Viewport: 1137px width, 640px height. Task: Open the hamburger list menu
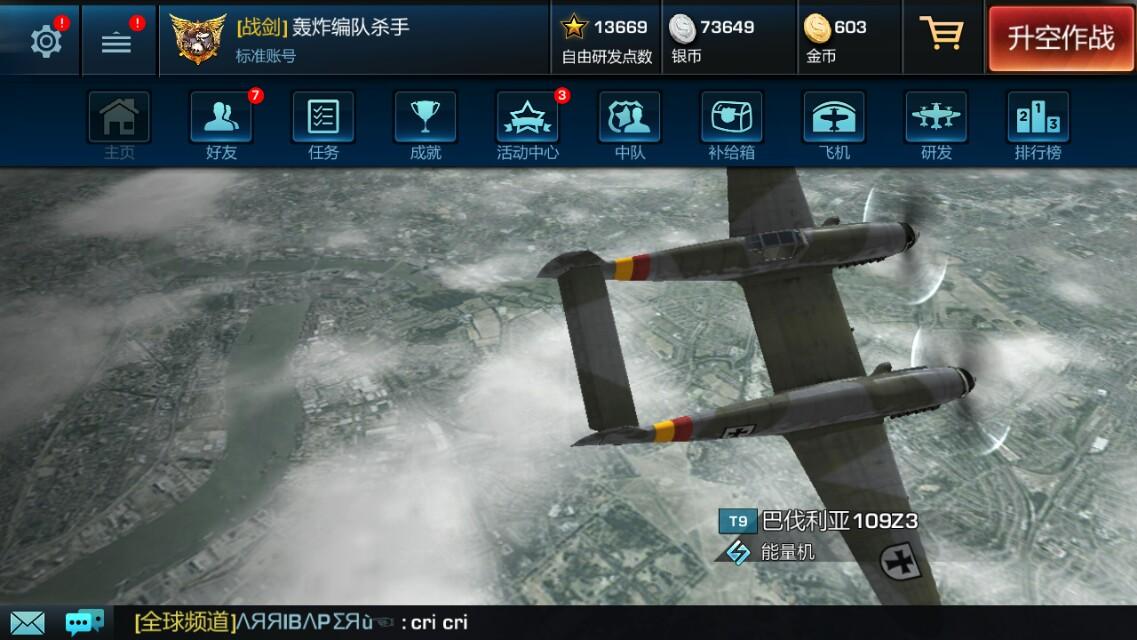(x=116, y=41)
